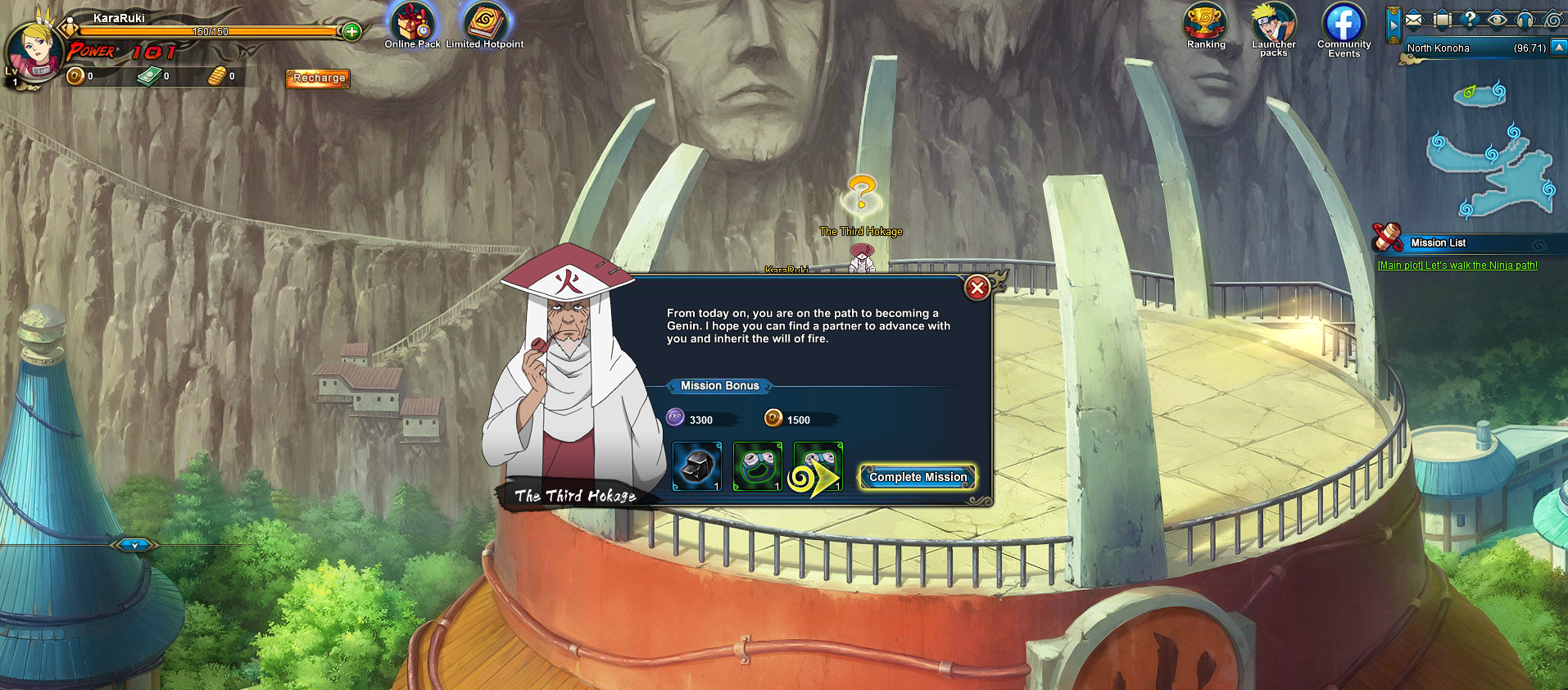Add stamina with the green plus button
The image size is (1568, 690).
tap(351, 32)
